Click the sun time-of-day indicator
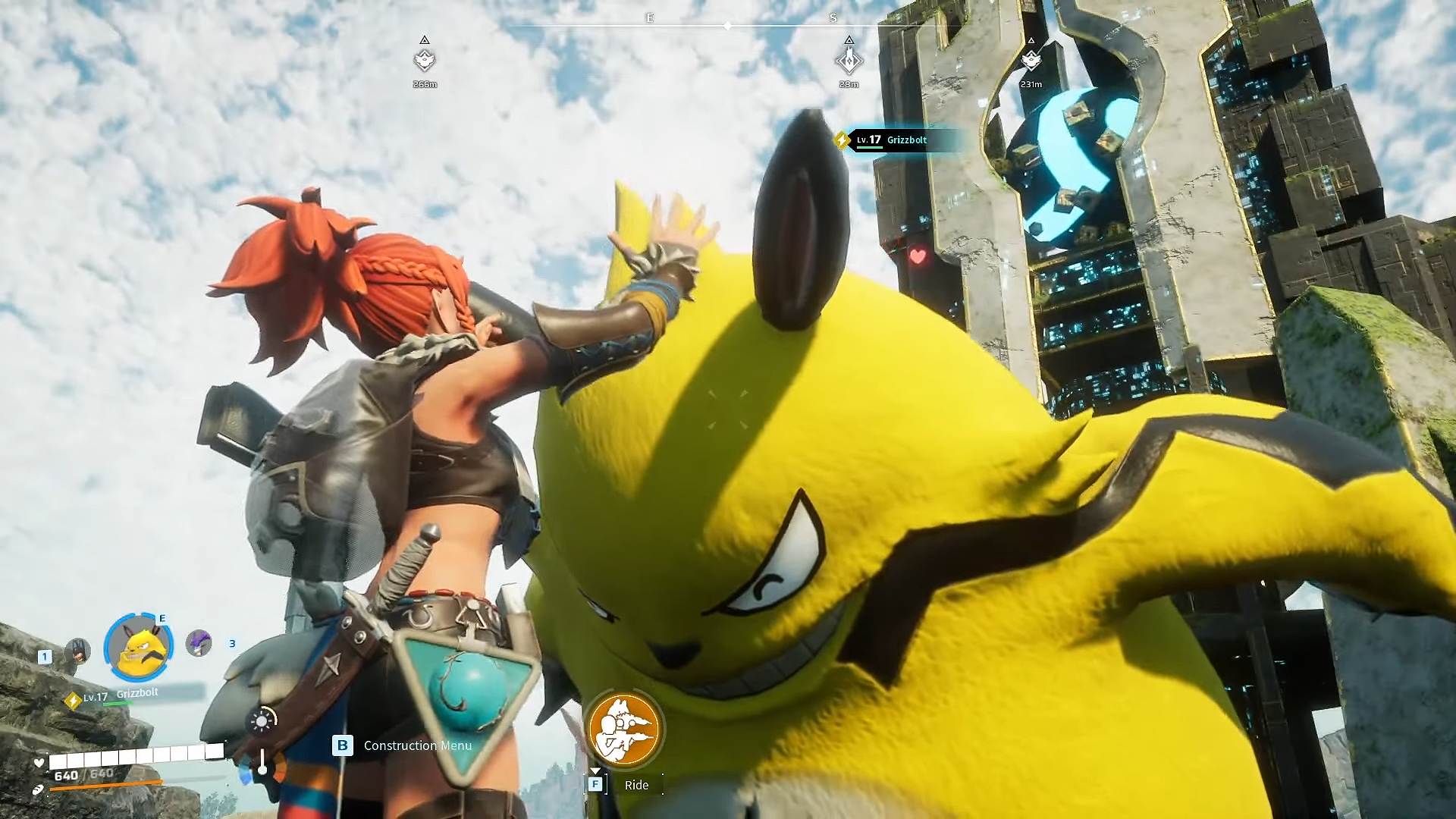The image size is (1456, 819). (x=262, y=720)
